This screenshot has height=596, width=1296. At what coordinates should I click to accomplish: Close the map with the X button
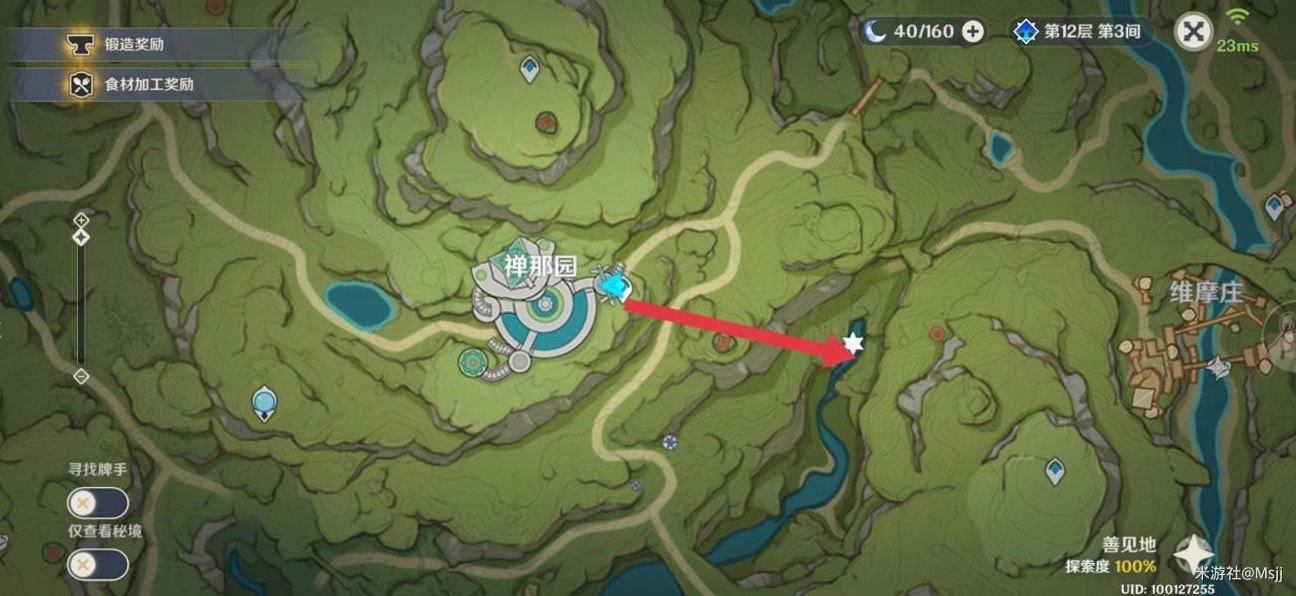click(x=1192, y=31)
